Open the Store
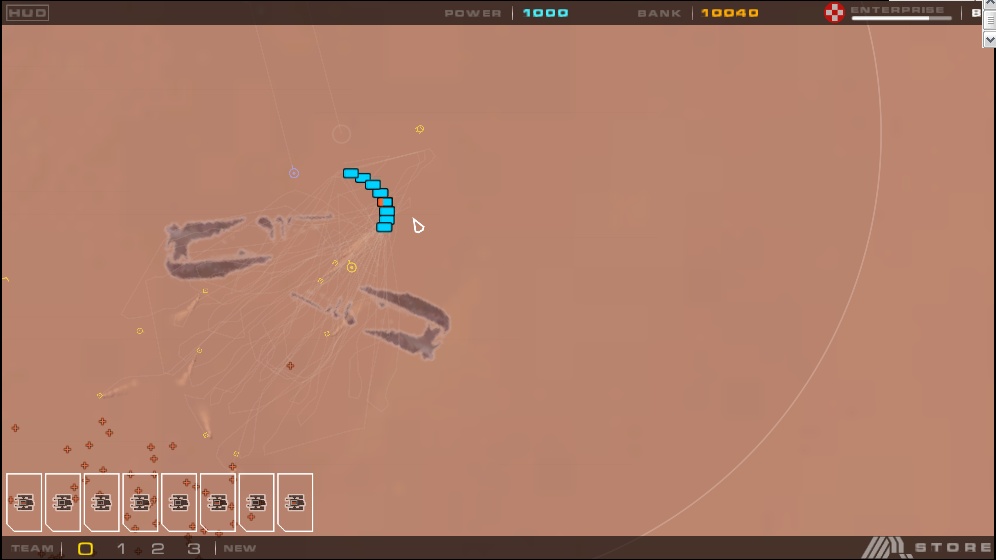 pyautogui.click(x=950, y=548)
